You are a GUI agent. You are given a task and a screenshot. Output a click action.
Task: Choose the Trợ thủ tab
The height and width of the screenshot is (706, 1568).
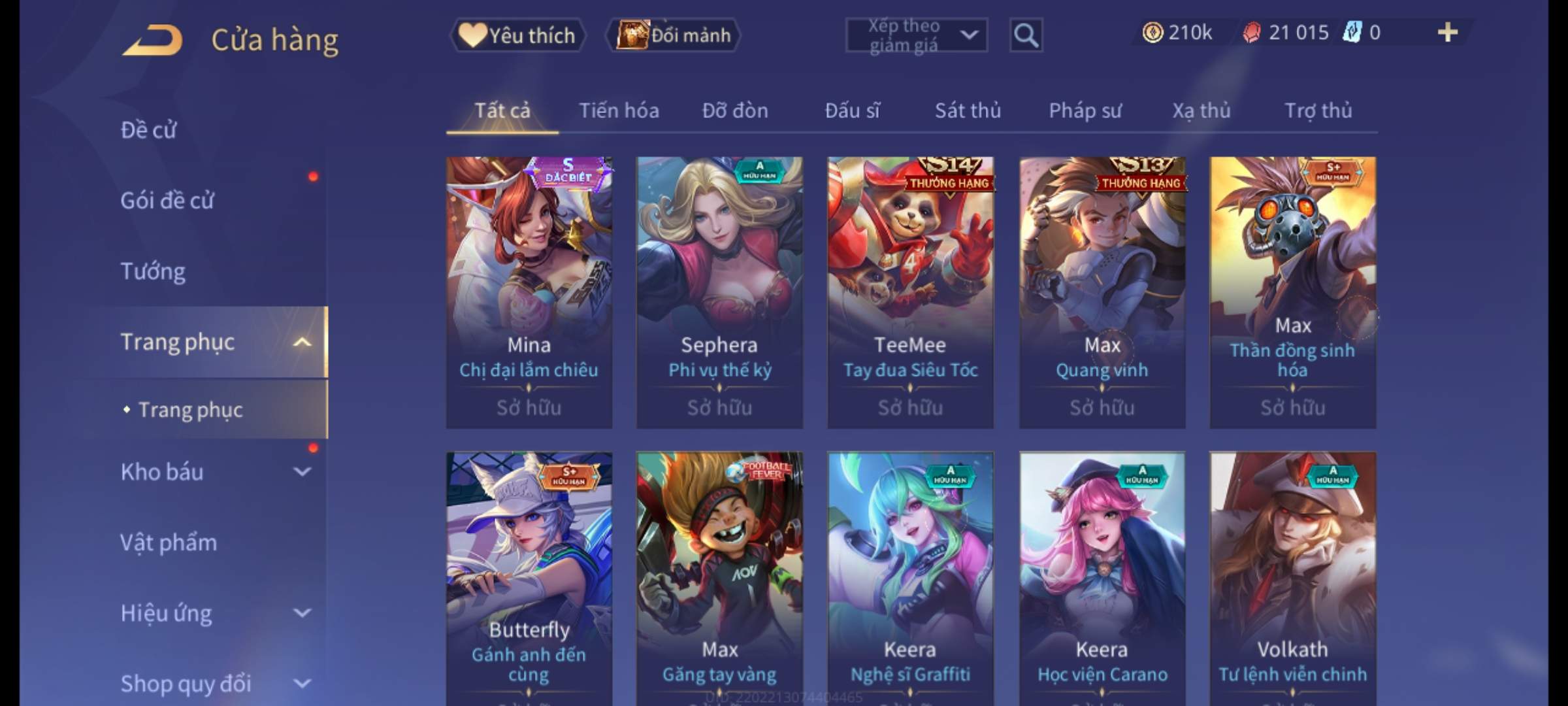1318,110
